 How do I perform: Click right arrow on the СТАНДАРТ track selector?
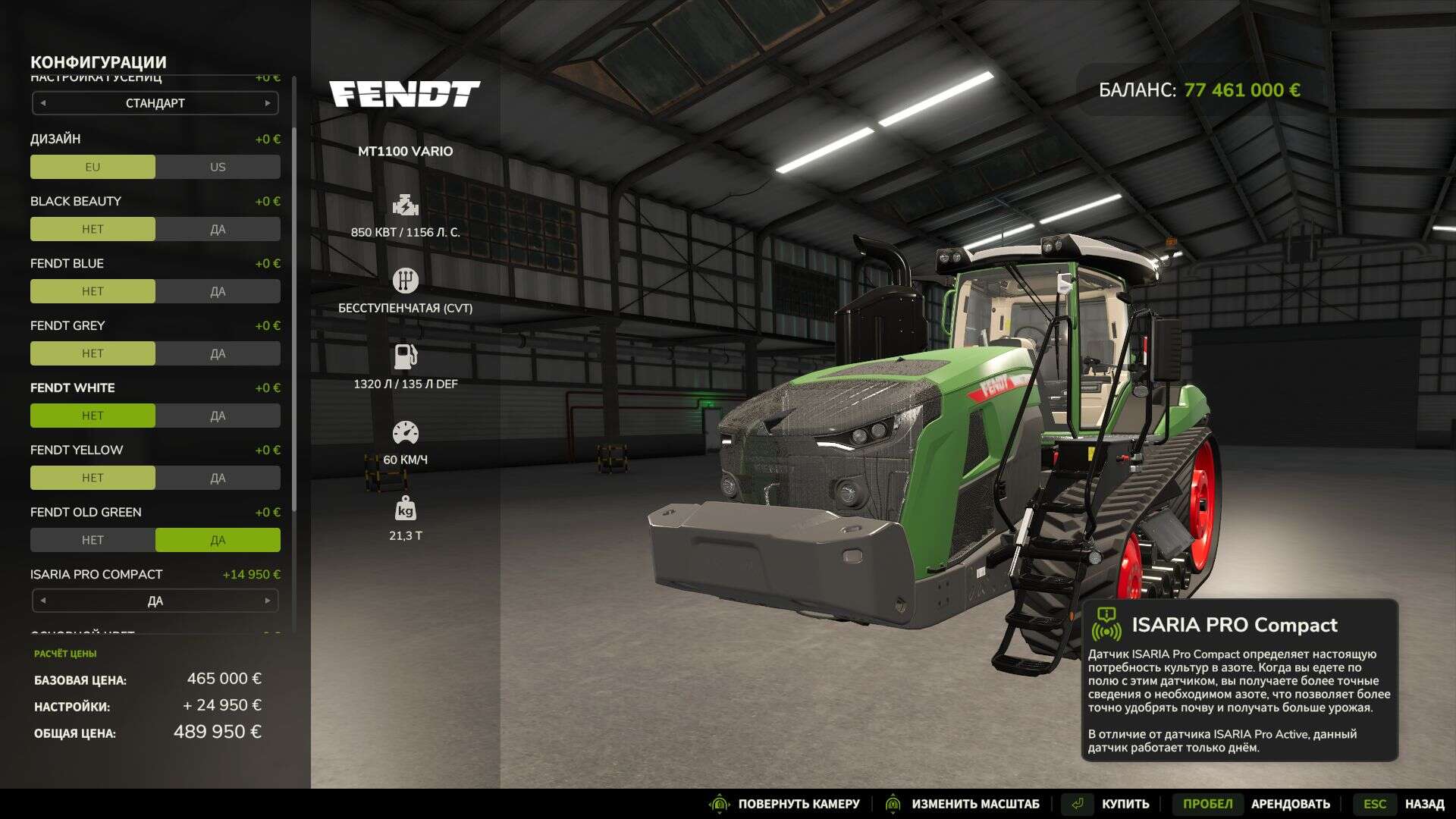tap(268, 103)
